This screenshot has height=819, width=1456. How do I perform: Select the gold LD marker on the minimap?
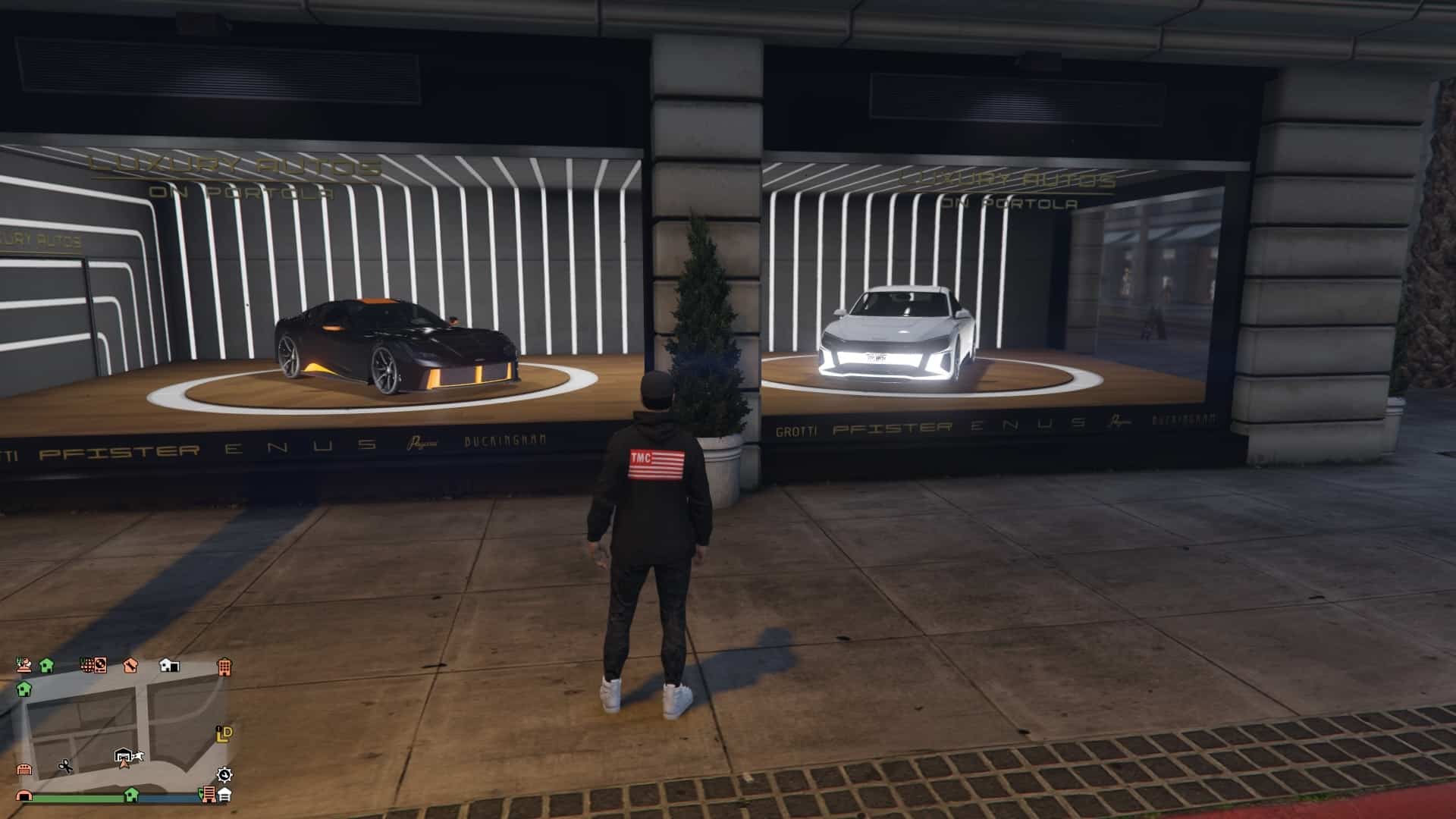pos(224,733)
